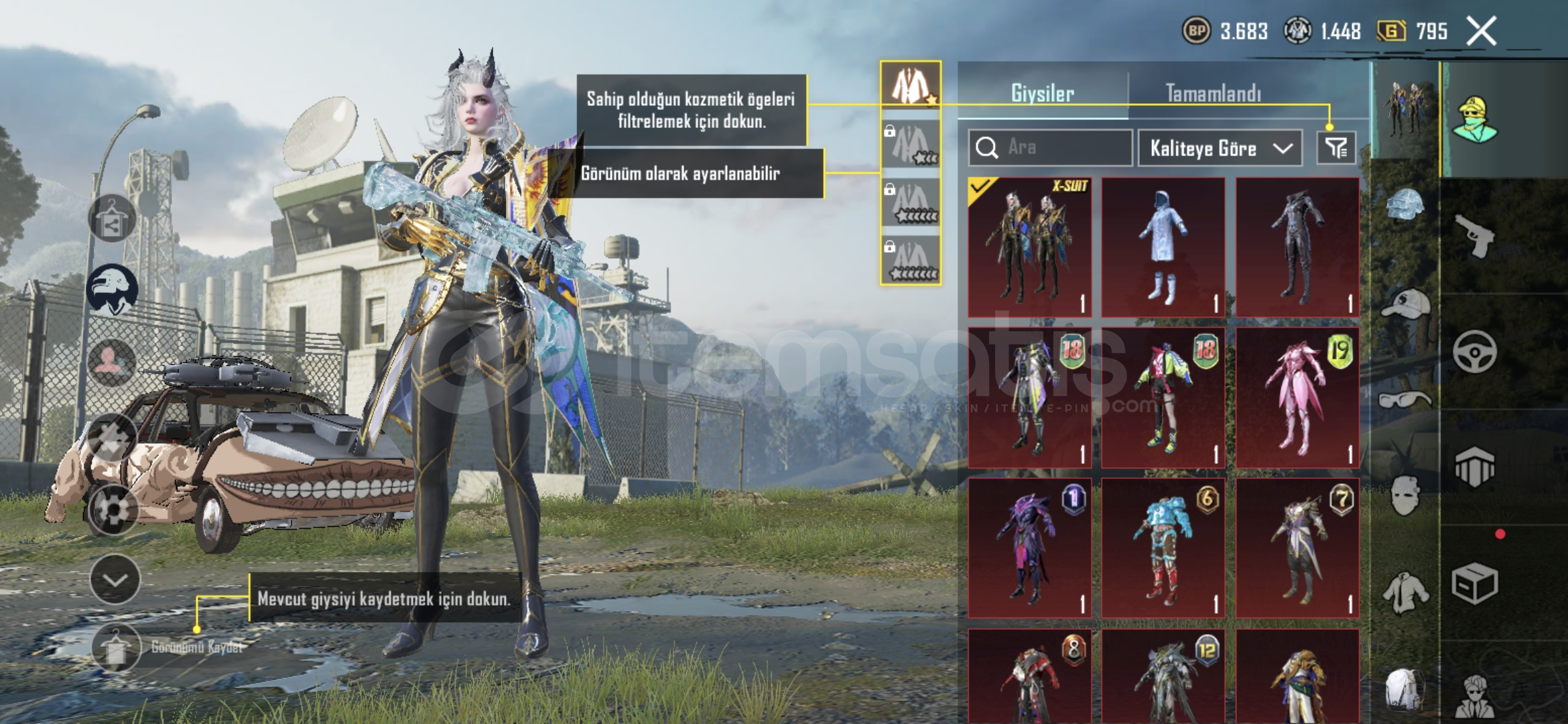1568x724 pixels.
Task: Pick the blue mech outfit numbered 6
Action: (x=1163, y=548)
